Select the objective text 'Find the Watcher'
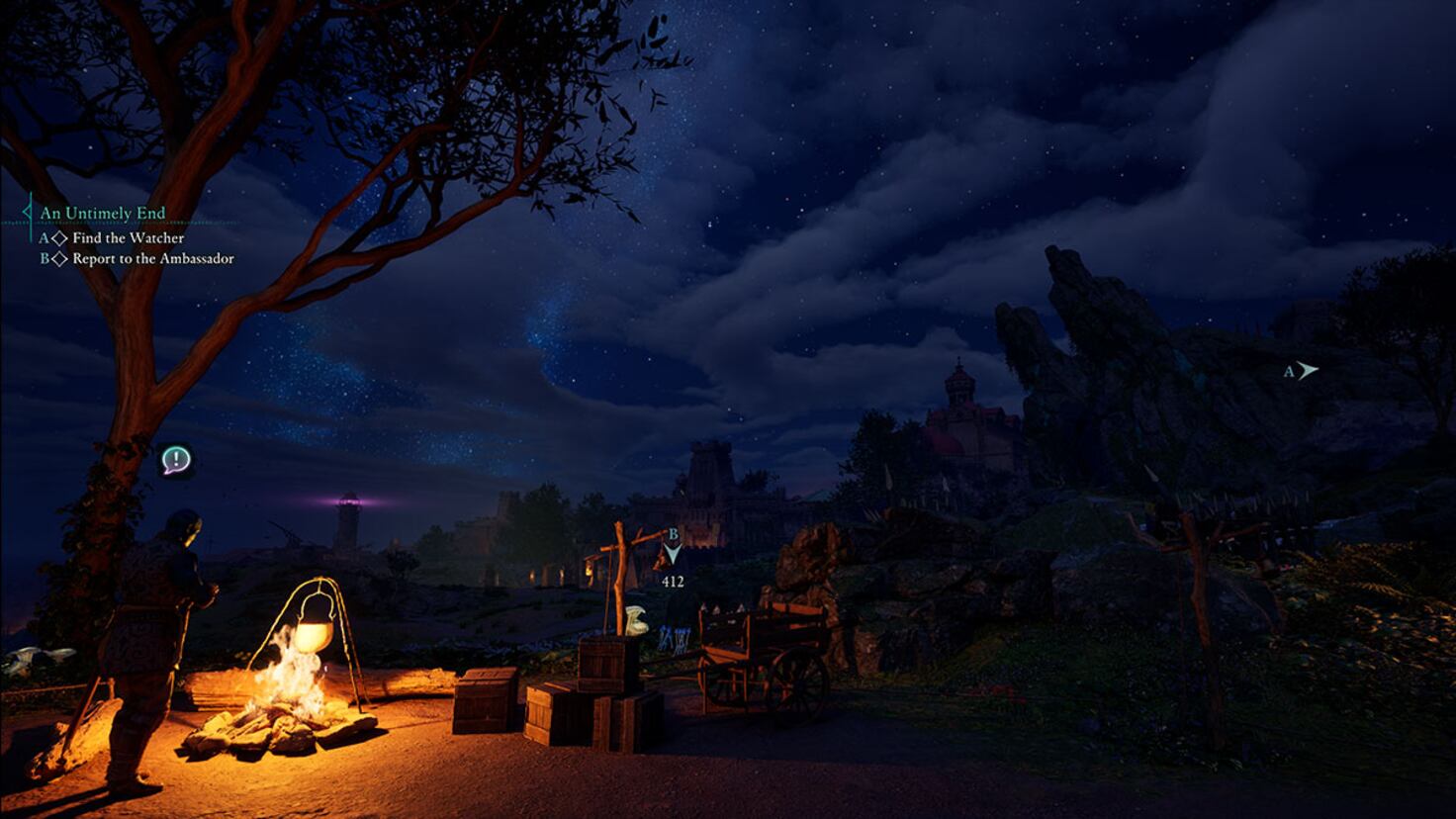This screenshot has width=1456, height=819. (x=129, y=237)
